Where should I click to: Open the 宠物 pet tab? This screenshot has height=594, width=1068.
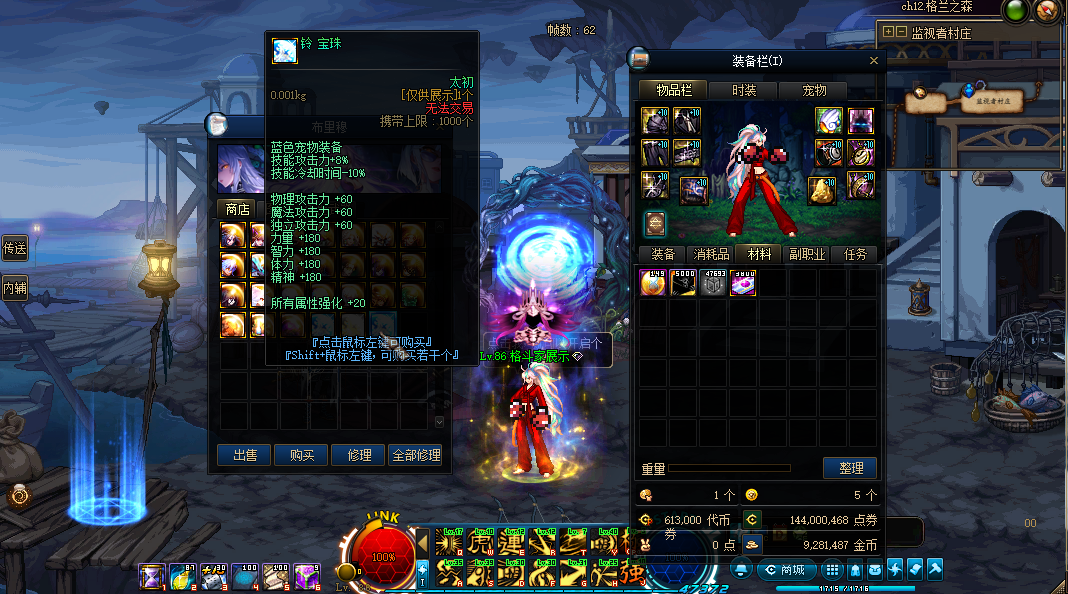pyautogui.click(x=815, y=90)
